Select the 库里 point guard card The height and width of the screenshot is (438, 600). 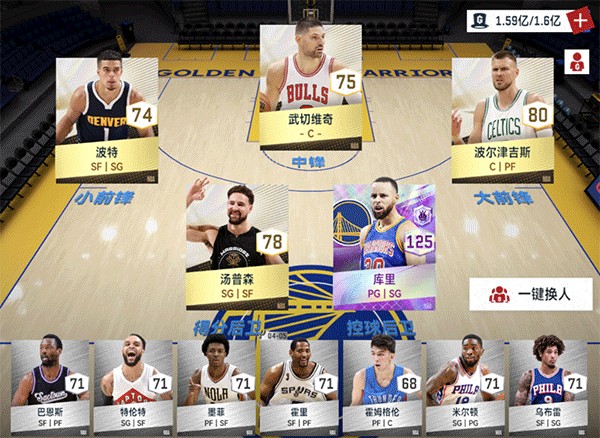pyautogui.click(x=385, y=245)
